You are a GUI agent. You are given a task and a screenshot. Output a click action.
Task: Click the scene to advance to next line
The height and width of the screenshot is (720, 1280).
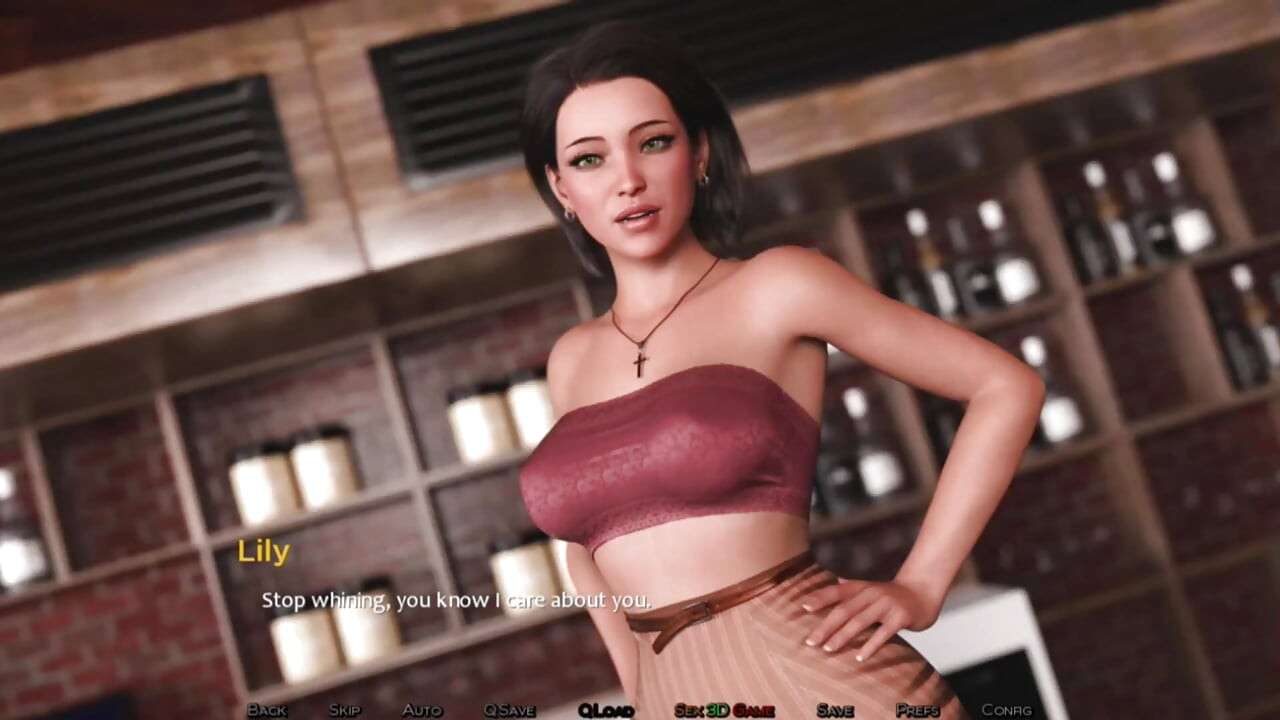coord(640,350)
